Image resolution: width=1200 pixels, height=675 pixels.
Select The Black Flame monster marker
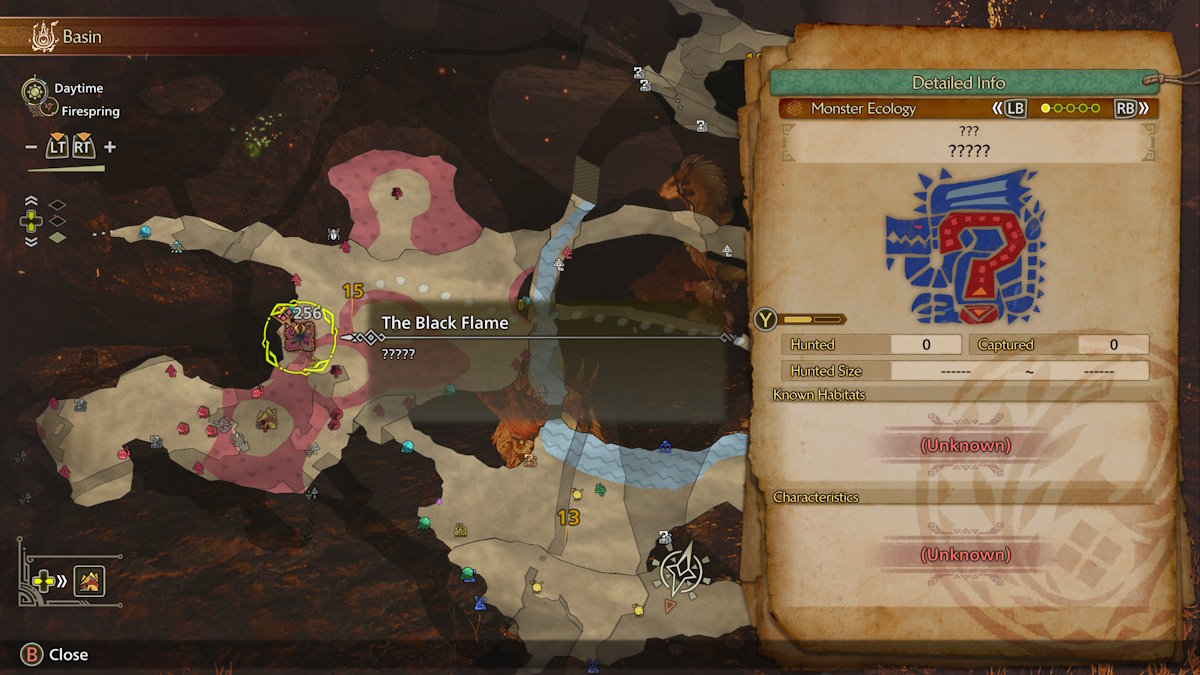pos(299,340)
